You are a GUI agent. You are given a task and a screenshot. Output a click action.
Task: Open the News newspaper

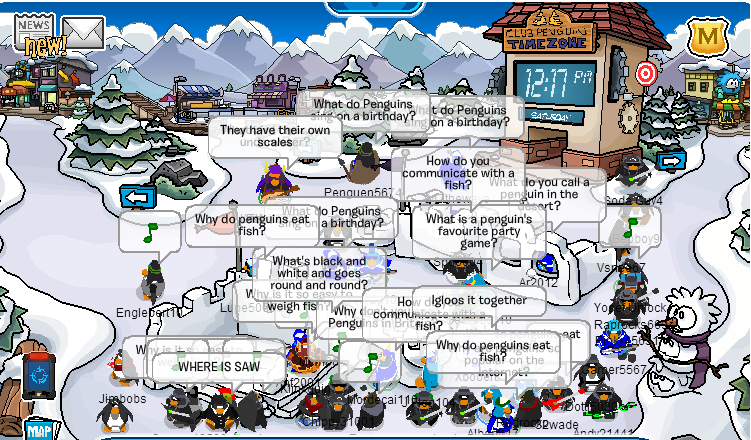point(33,30)
